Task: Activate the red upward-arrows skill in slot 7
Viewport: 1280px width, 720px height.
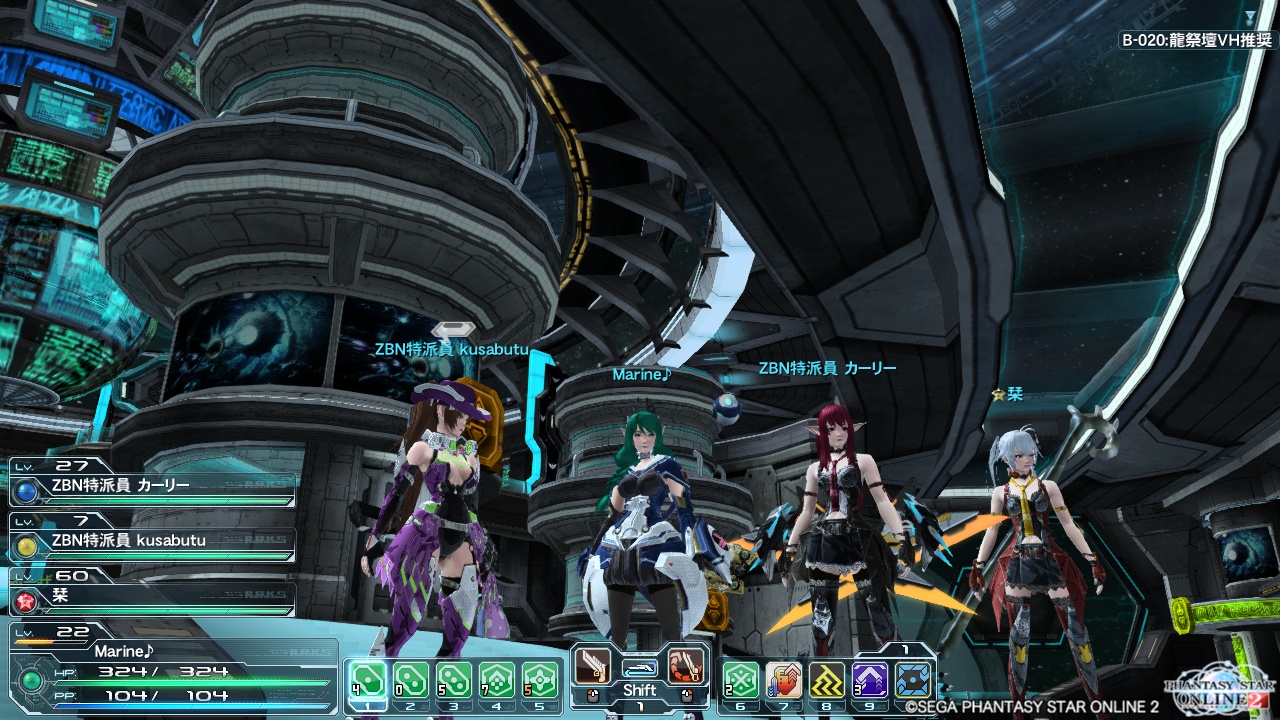Action: [784, 680]
